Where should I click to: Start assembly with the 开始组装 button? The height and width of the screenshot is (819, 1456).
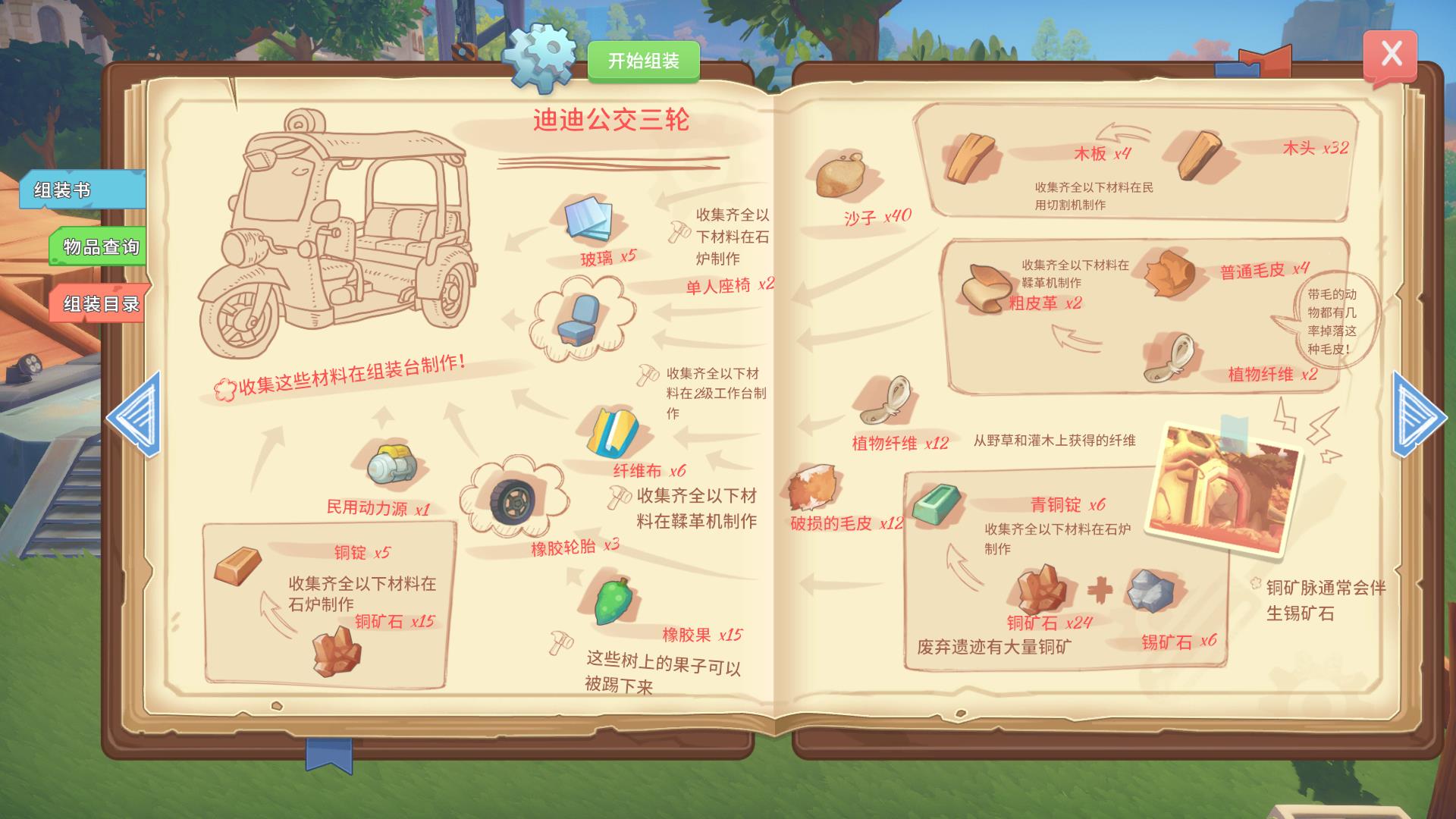click(x=643, y=61)
